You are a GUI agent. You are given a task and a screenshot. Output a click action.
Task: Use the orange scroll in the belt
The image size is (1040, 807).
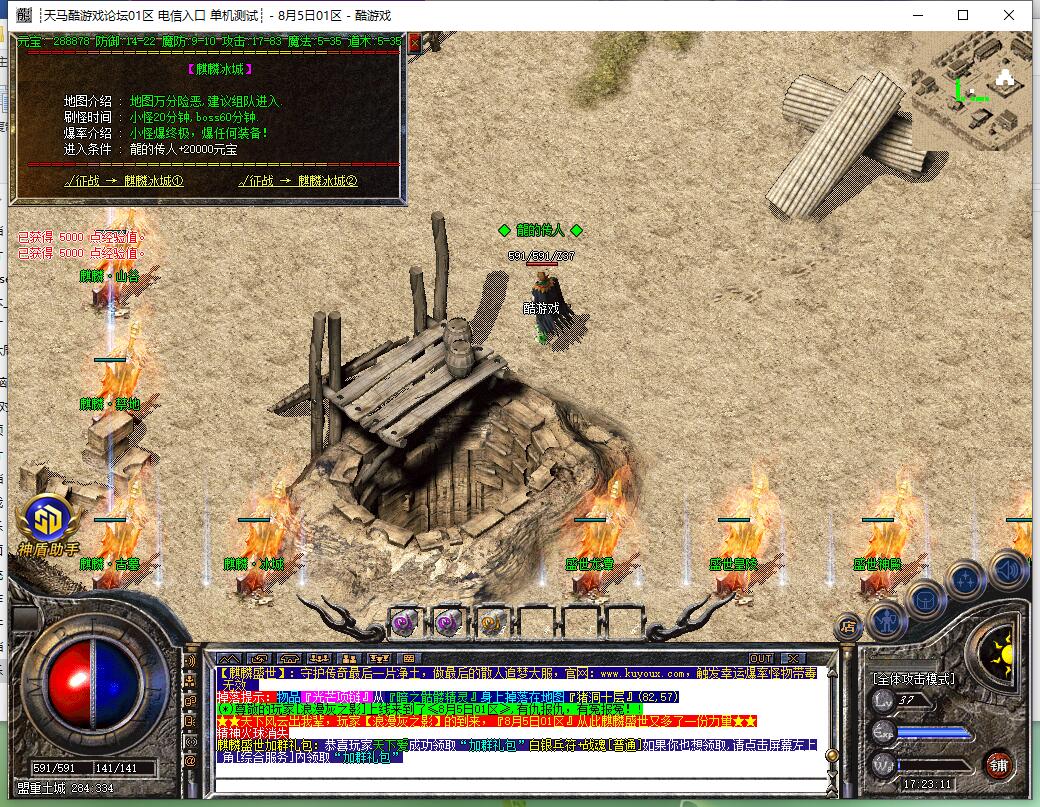[x=490, y=622]
